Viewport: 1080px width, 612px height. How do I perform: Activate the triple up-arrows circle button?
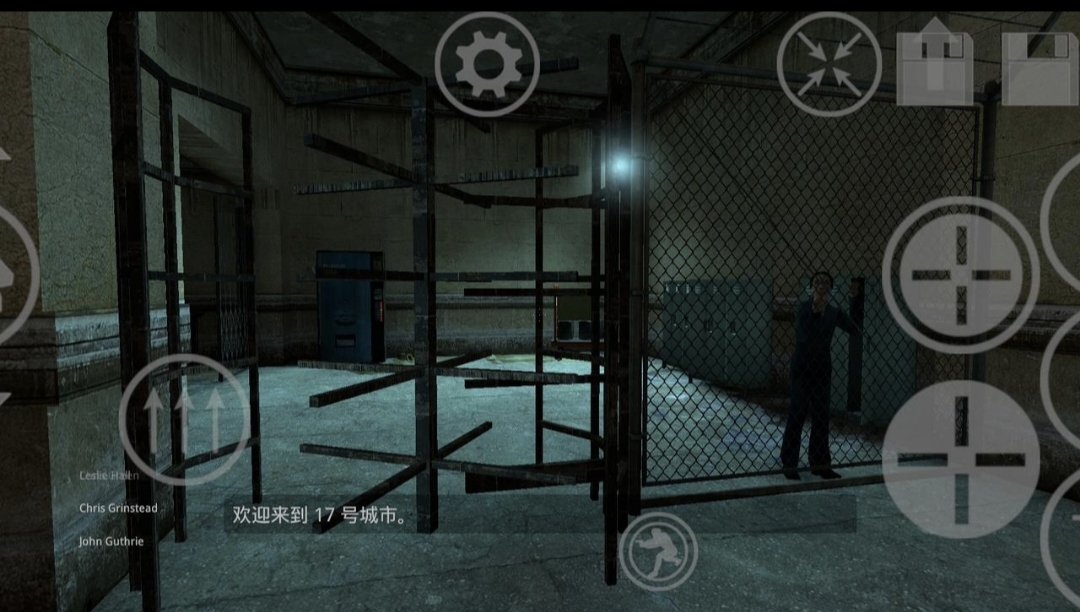click(x=184, y=420)
